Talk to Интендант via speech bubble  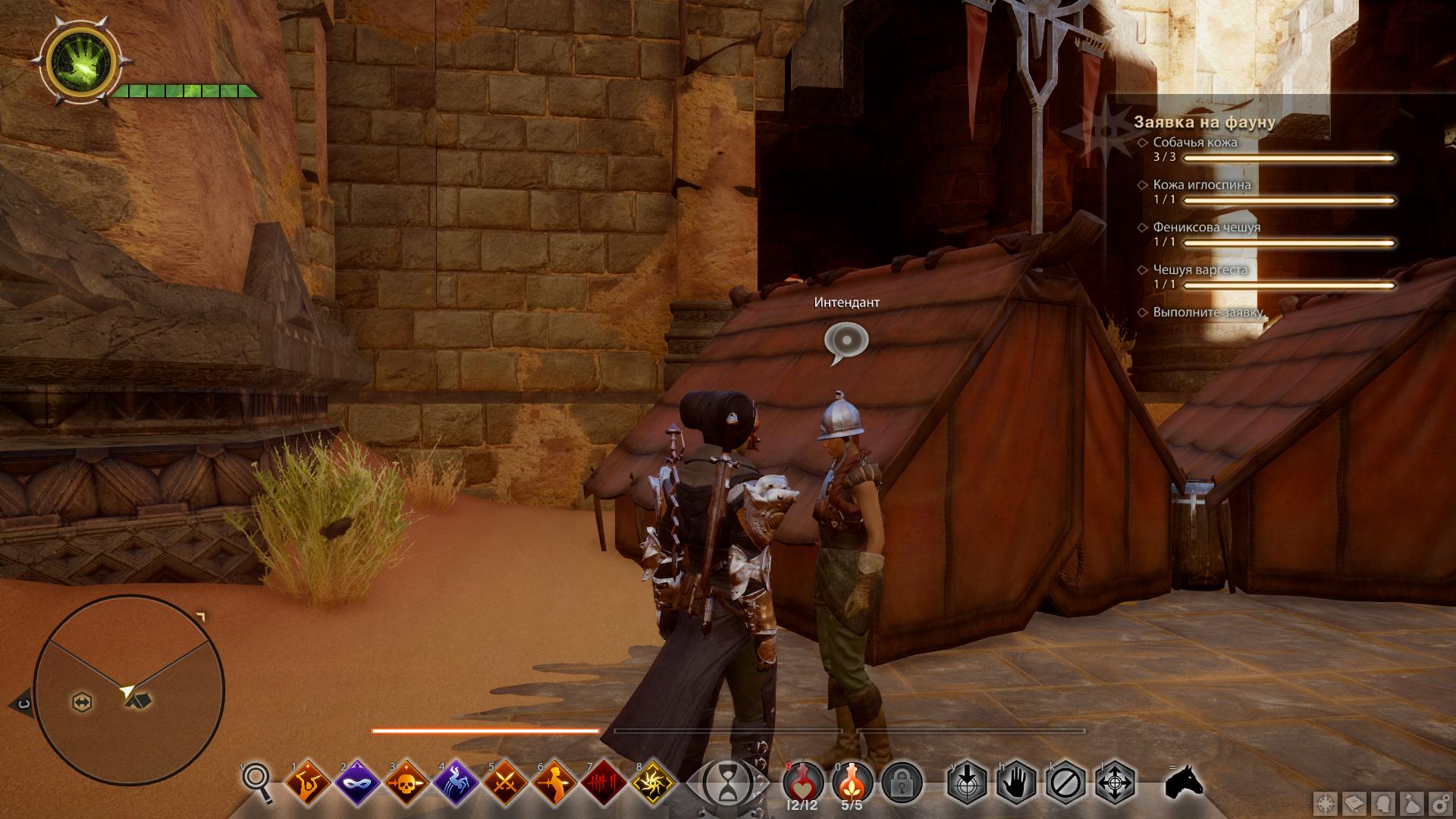coord(846,340)
